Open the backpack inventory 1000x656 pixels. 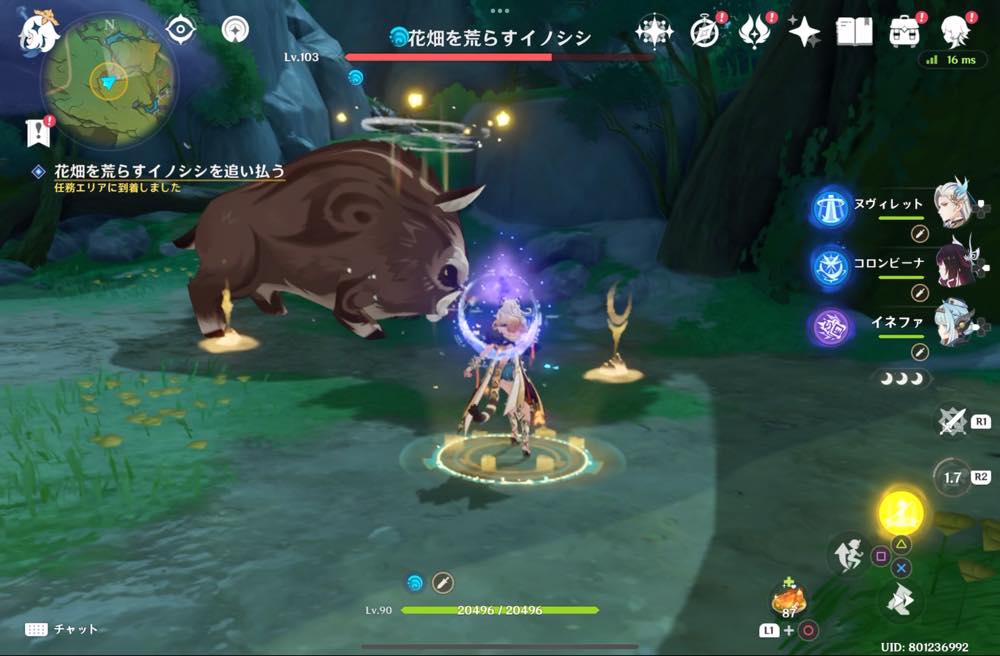tap(904, 32)
